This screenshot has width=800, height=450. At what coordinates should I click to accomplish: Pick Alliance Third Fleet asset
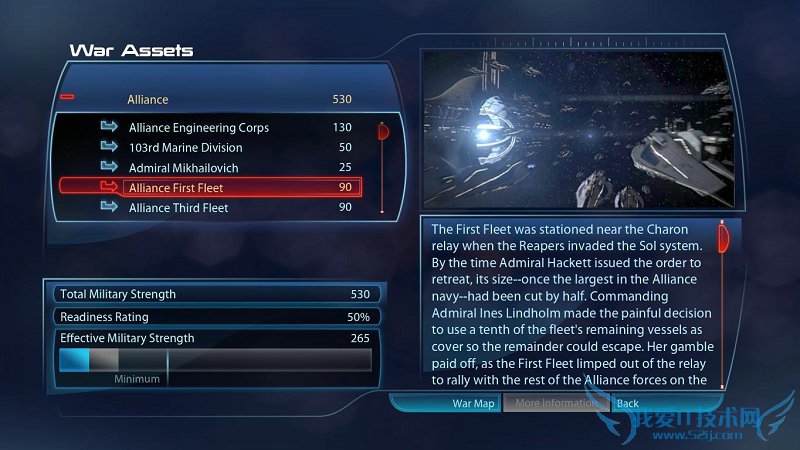point(178,207)
